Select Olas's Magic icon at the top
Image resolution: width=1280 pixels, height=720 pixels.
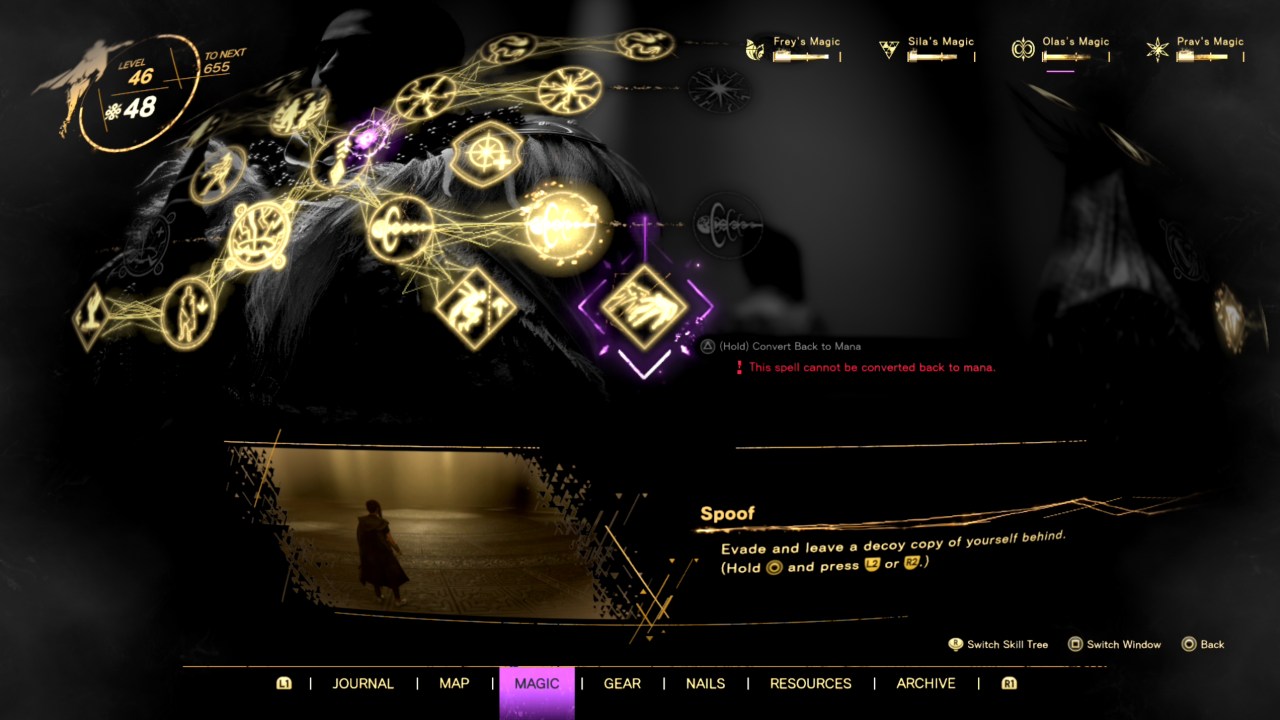click(x=1023, y=47)
